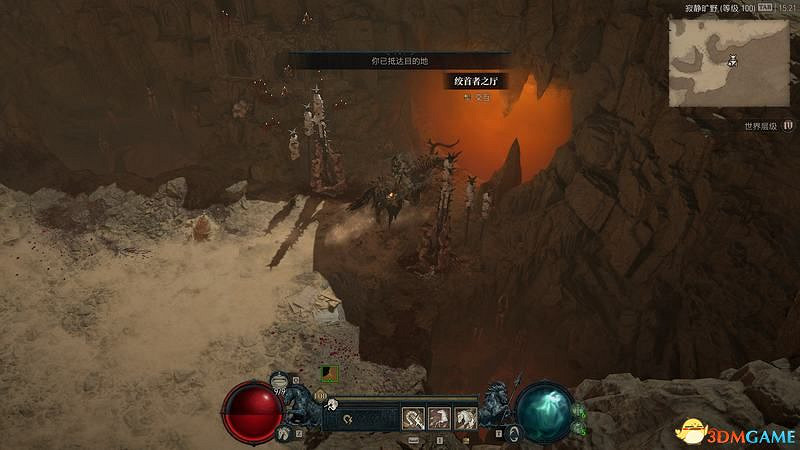Click the round icon beside the blue resource orb
800x450 pixels.
[513, 432]
